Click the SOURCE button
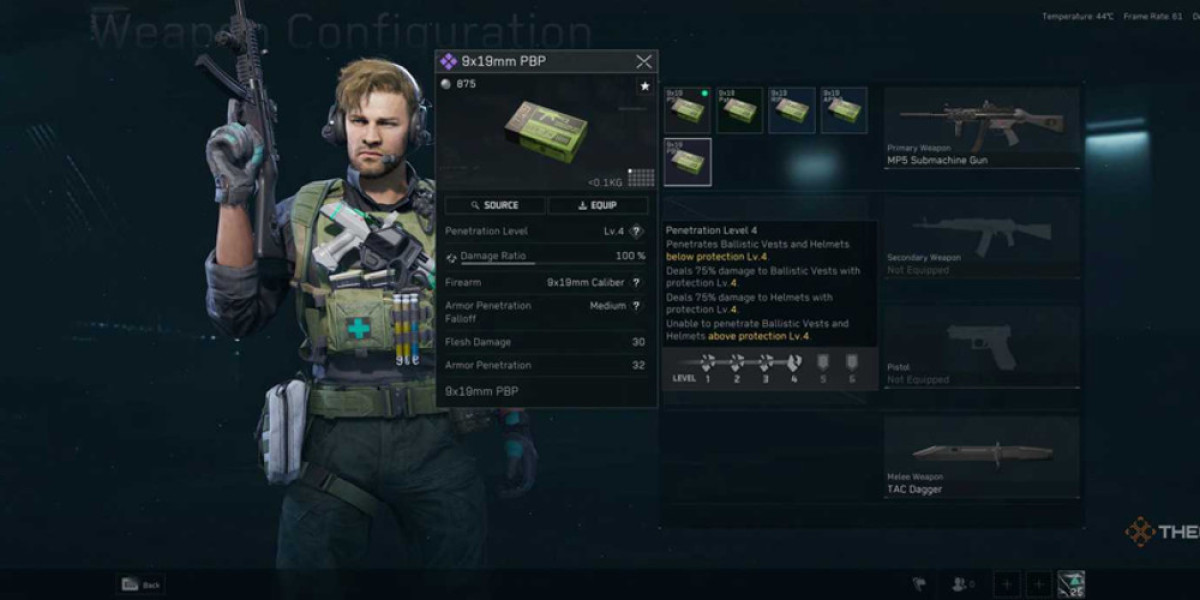 point(495,205)
